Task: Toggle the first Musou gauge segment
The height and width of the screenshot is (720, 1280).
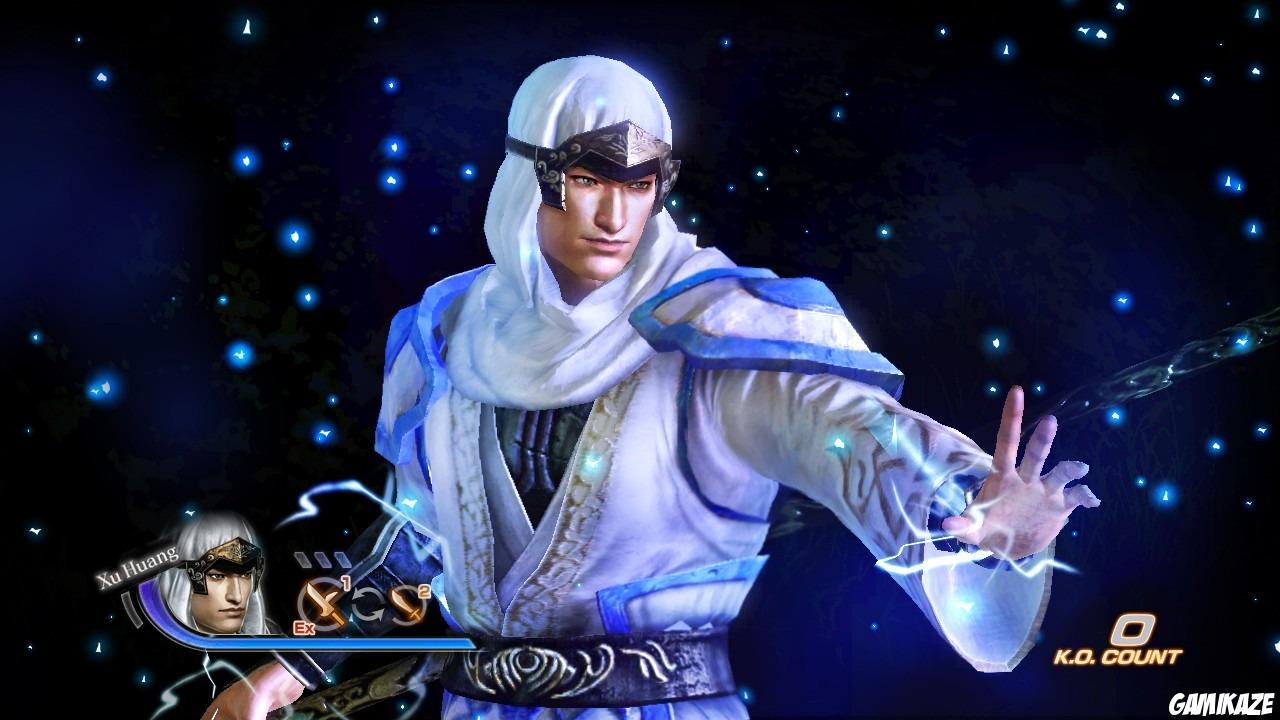Action: (302, 558)
